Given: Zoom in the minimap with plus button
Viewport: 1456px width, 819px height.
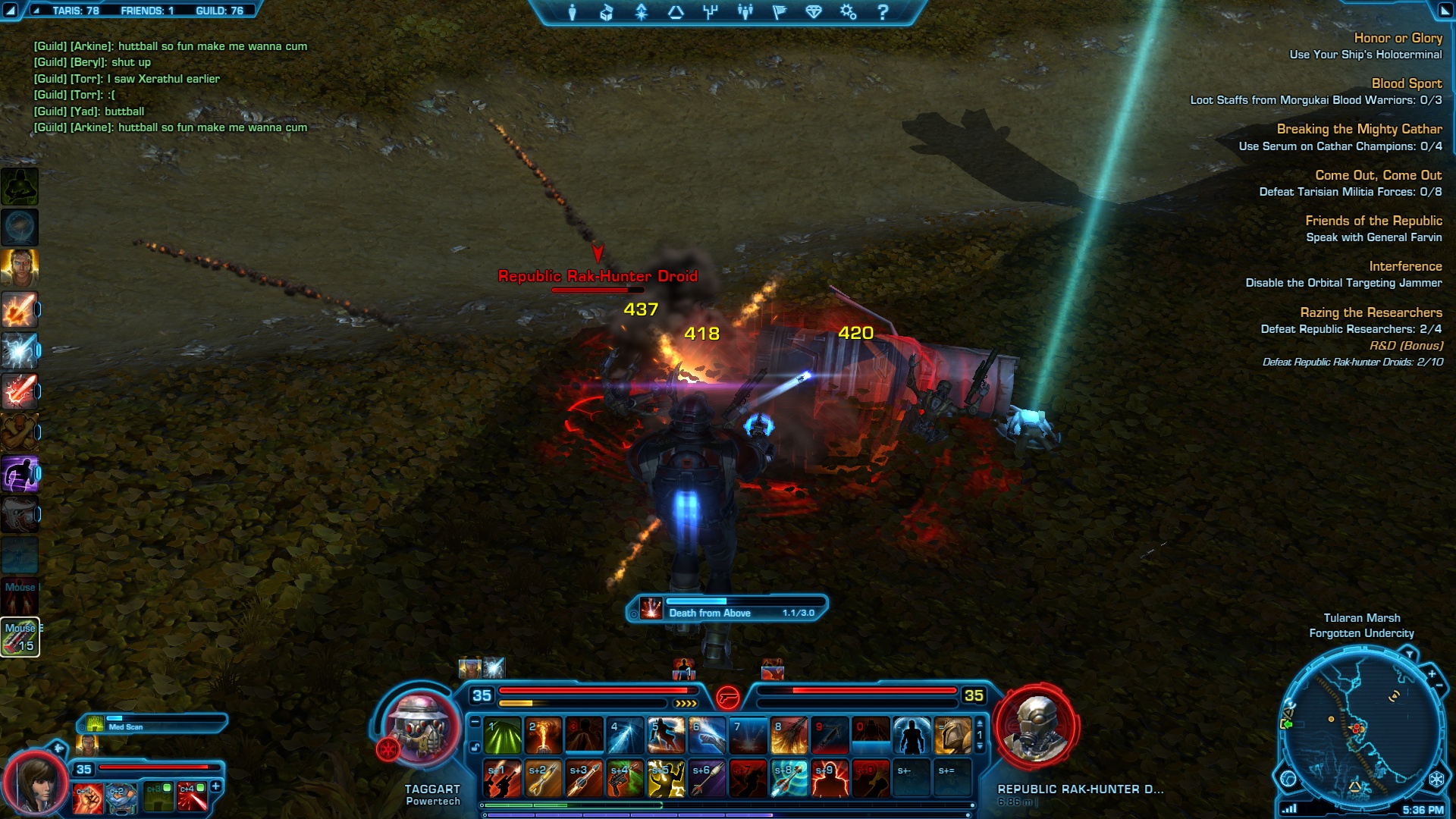Looking at the screenshot, I should 1432,674.
